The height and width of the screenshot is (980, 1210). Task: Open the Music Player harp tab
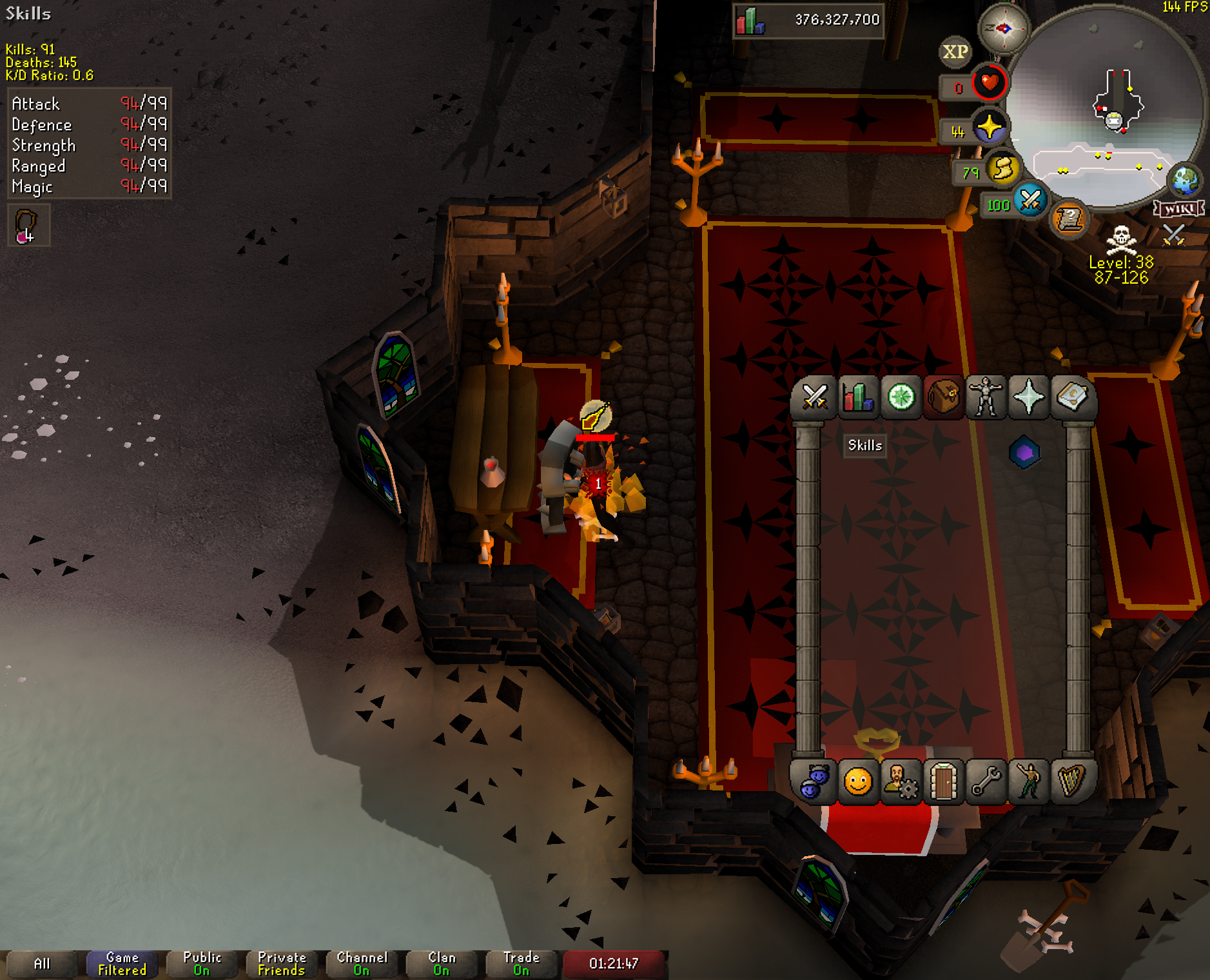point(1071,782)
